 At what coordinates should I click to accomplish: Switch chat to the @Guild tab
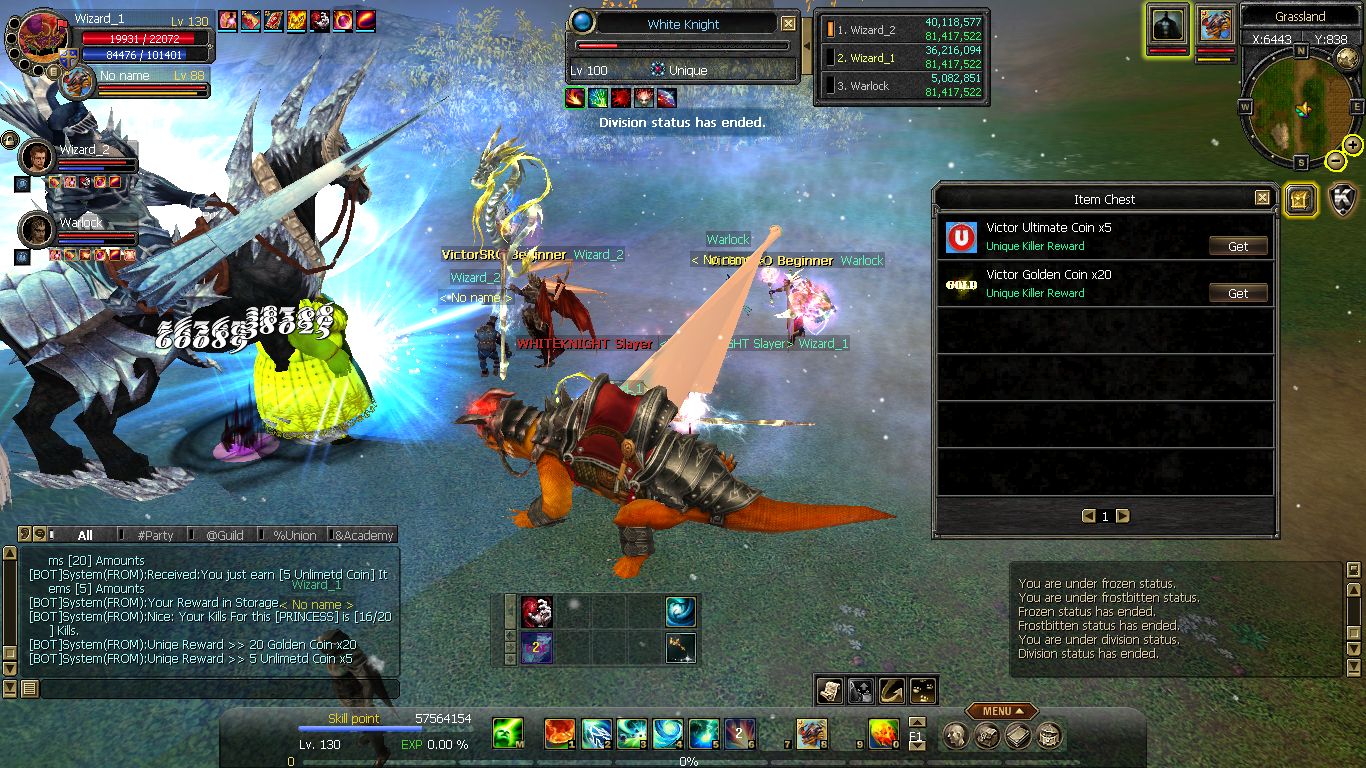pyautogui.click(x=225, y=535)
